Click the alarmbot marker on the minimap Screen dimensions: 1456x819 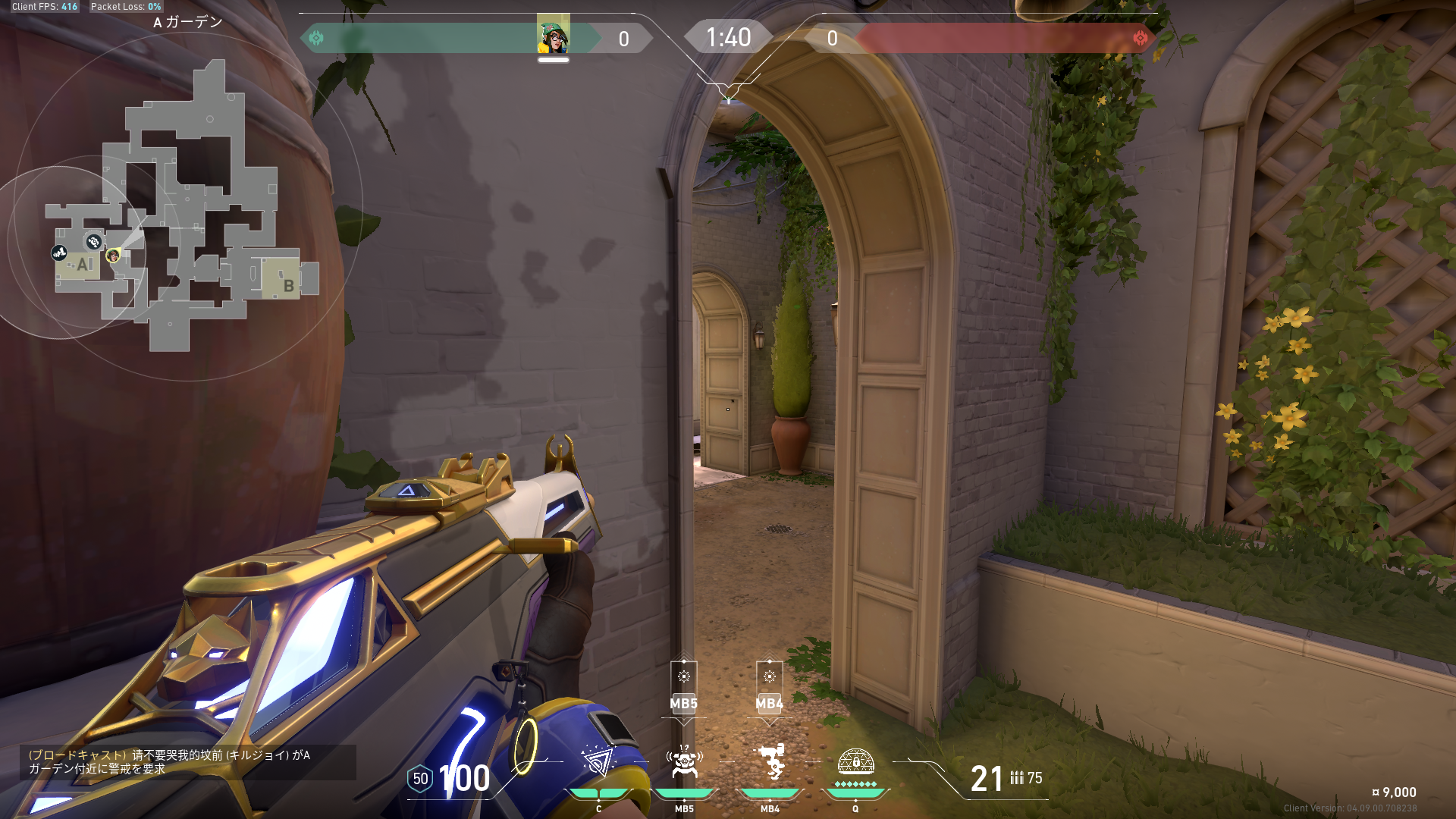[93, 242]
